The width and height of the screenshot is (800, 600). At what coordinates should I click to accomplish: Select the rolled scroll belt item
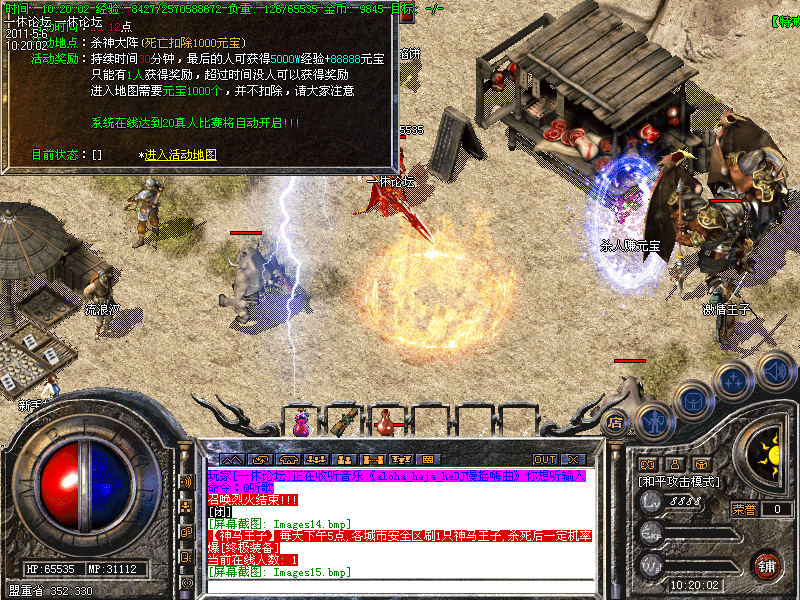pos(347,422)
